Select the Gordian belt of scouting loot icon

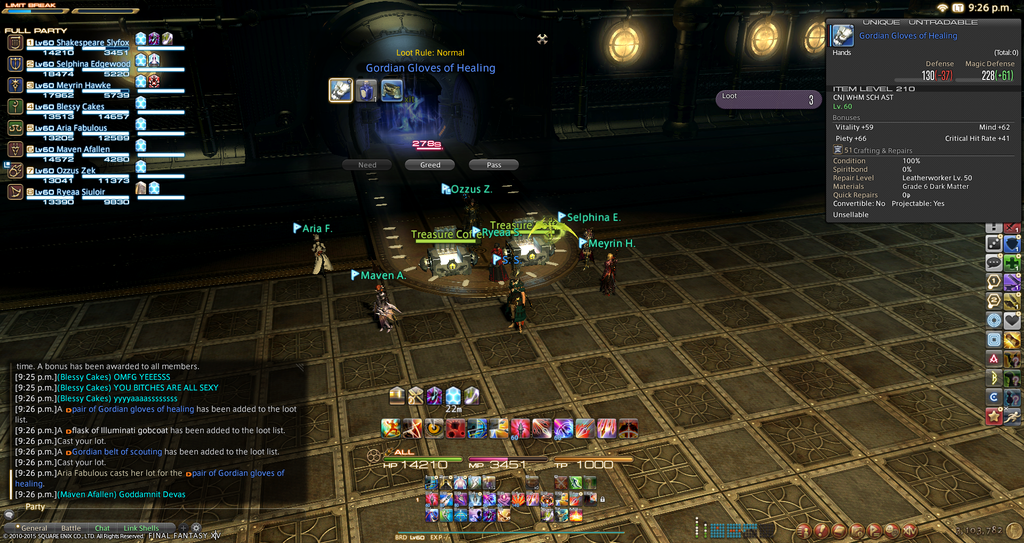pyautogui.click(x=392, y=90)
